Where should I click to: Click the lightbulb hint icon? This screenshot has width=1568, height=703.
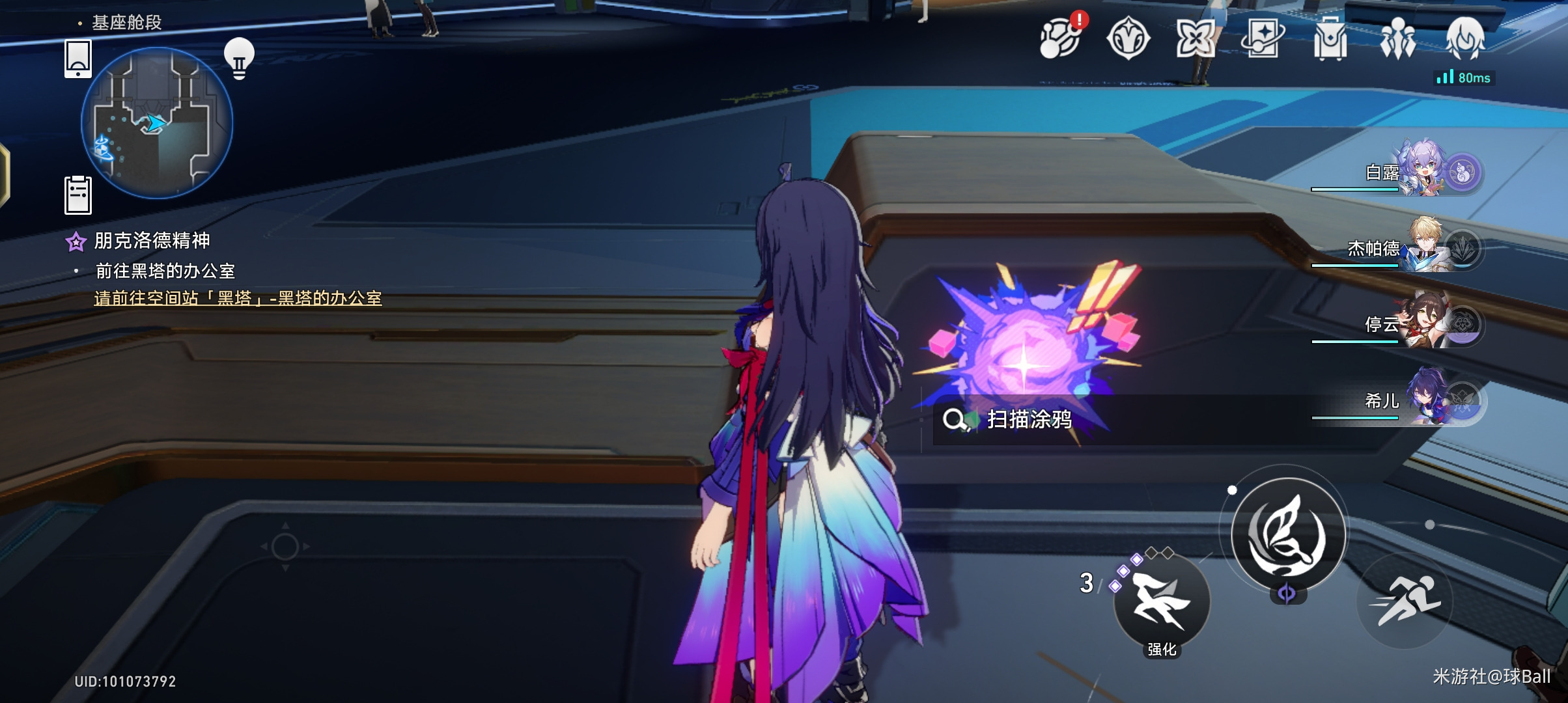tap(239, 59)
